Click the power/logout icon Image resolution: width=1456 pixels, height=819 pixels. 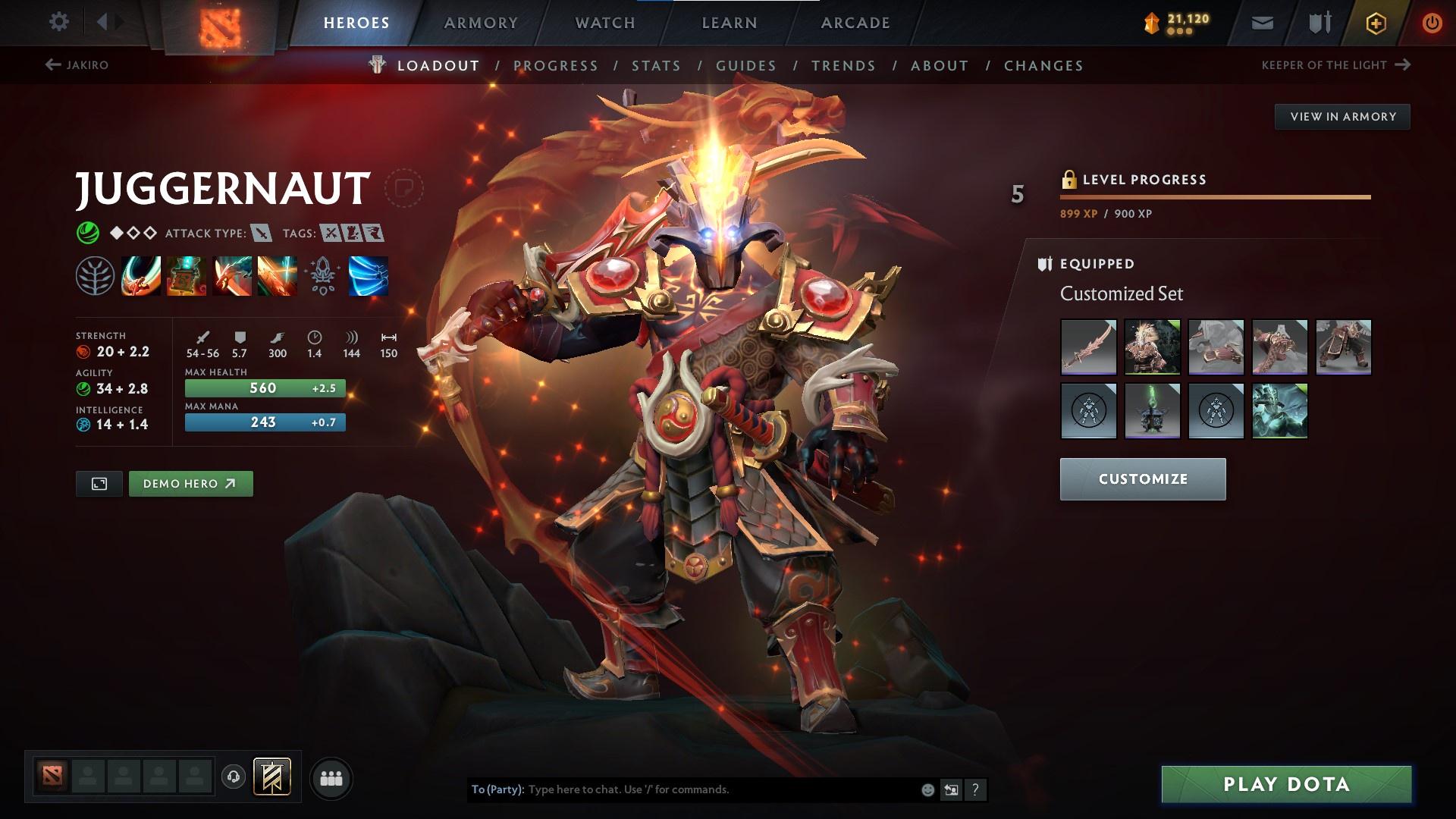1432,22
